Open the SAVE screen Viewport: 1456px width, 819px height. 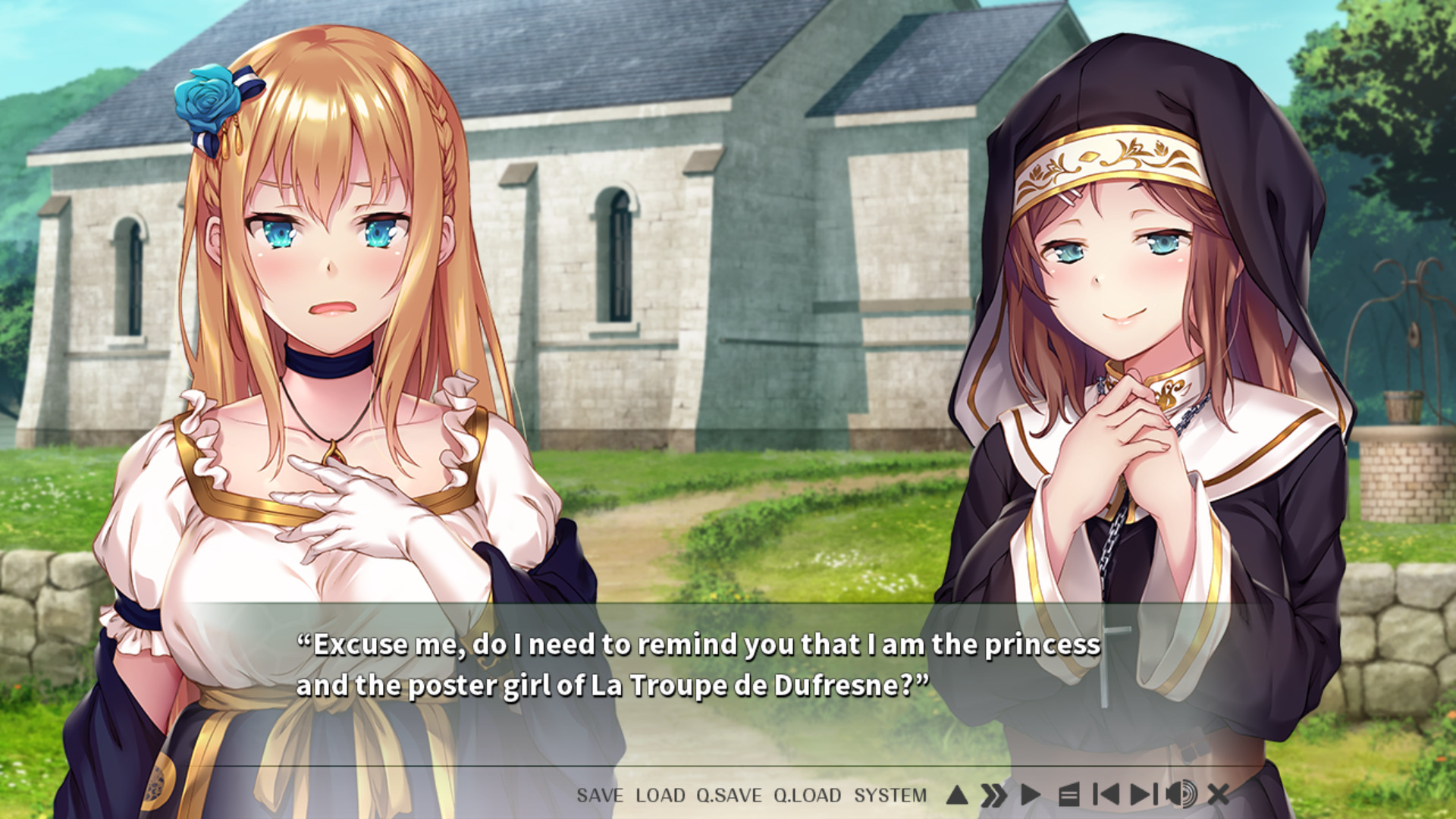[x=598, y=795]
